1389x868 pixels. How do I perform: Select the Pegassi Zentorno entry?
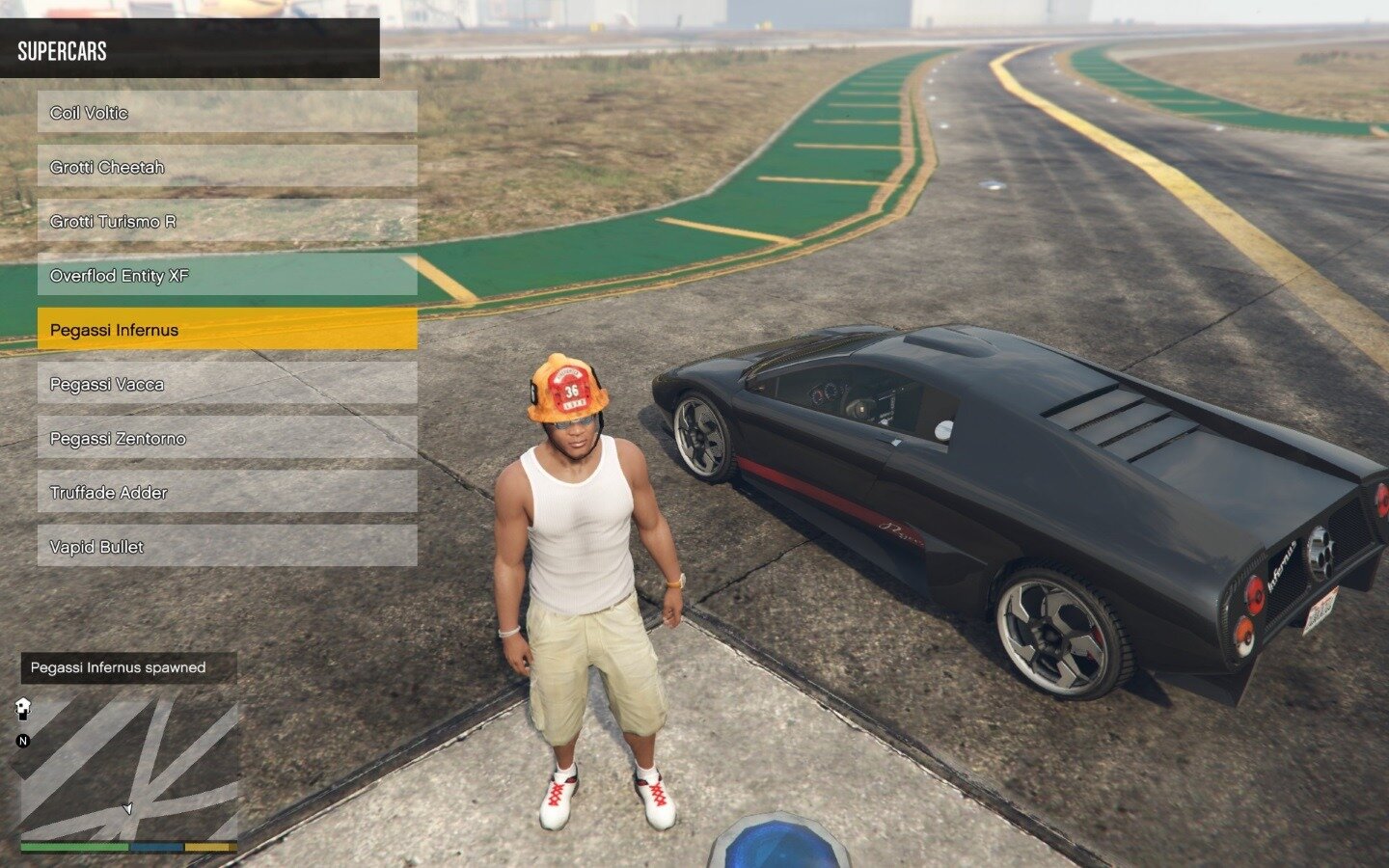227,438
